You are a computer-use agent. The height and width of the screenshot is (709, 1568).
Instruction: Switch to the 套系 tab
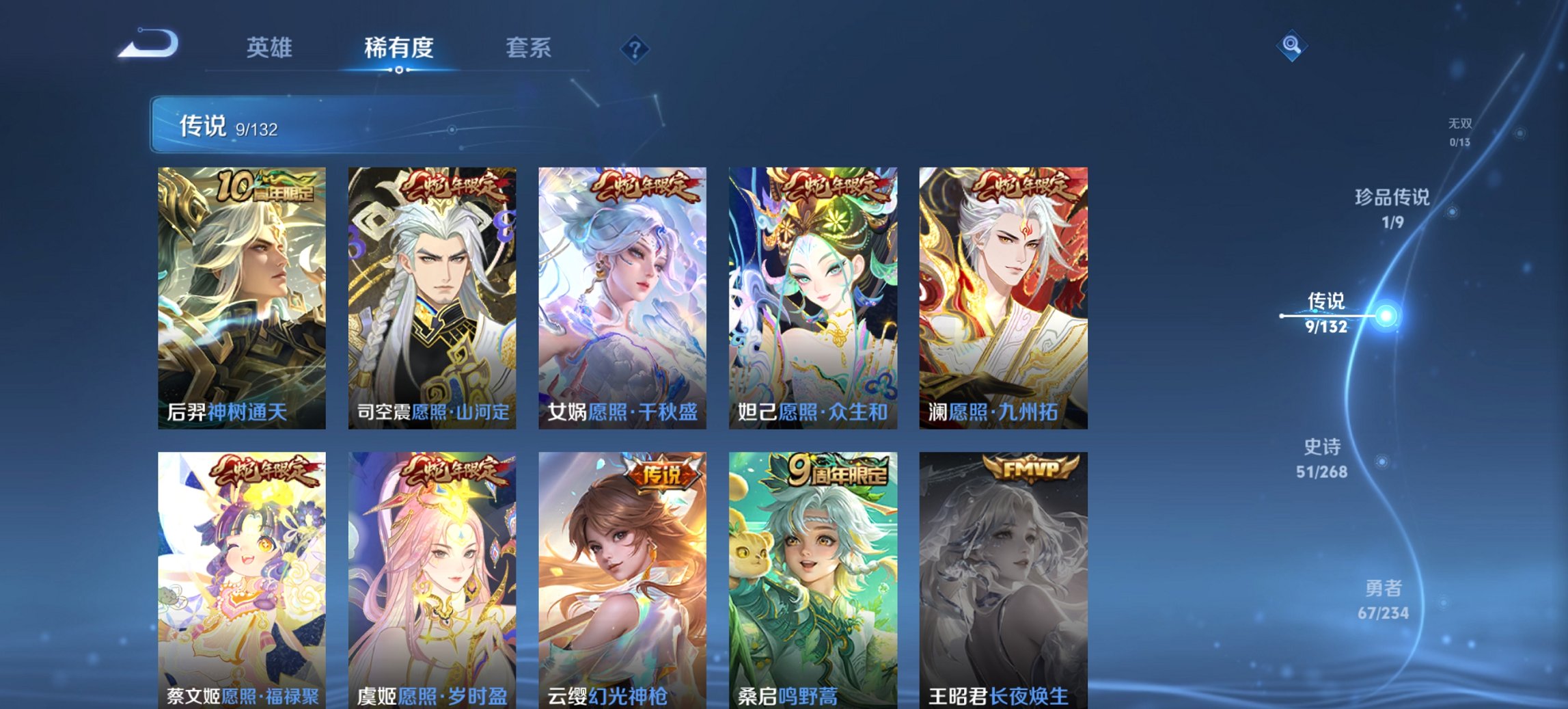[x=528, y=48]
